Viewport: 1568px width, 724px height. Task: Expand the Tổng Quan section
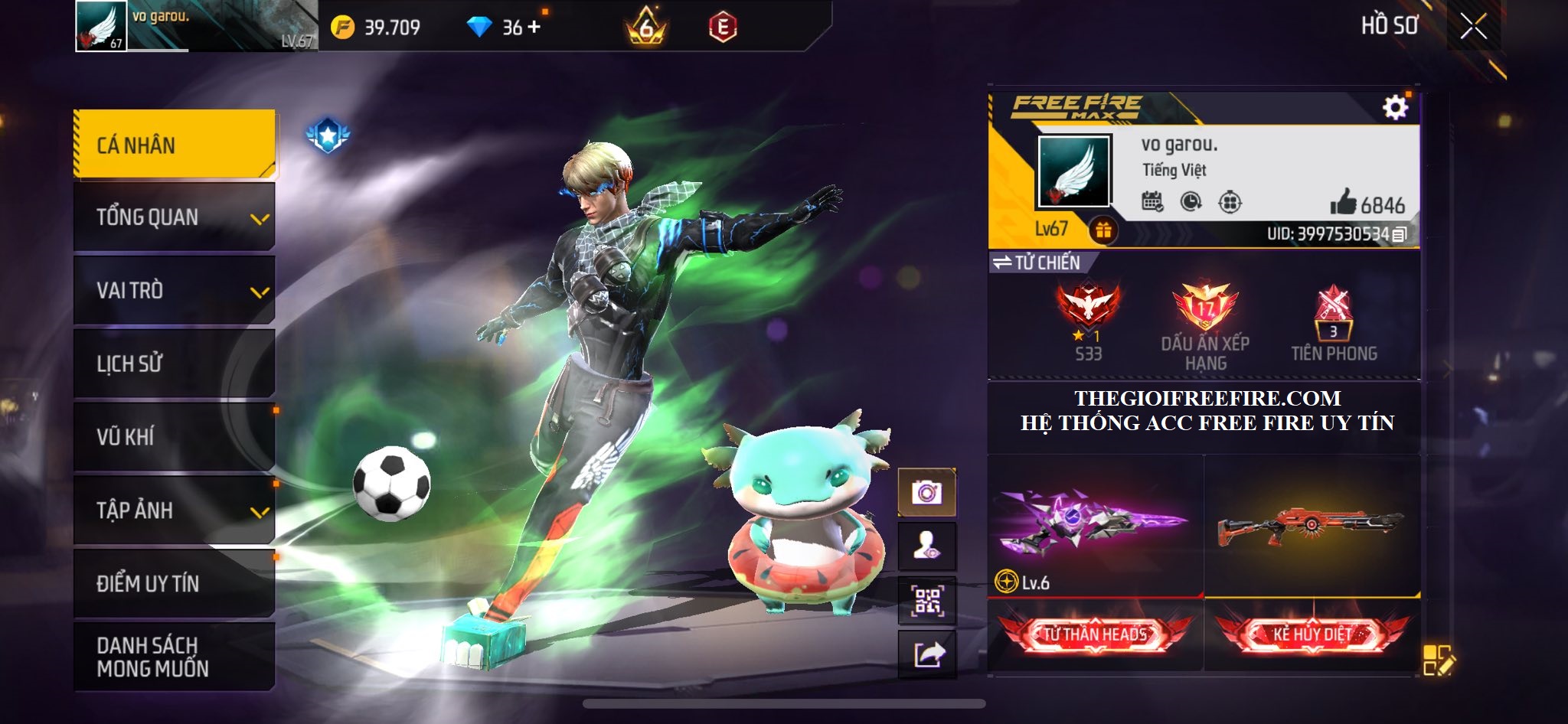(x=175, y=217)
